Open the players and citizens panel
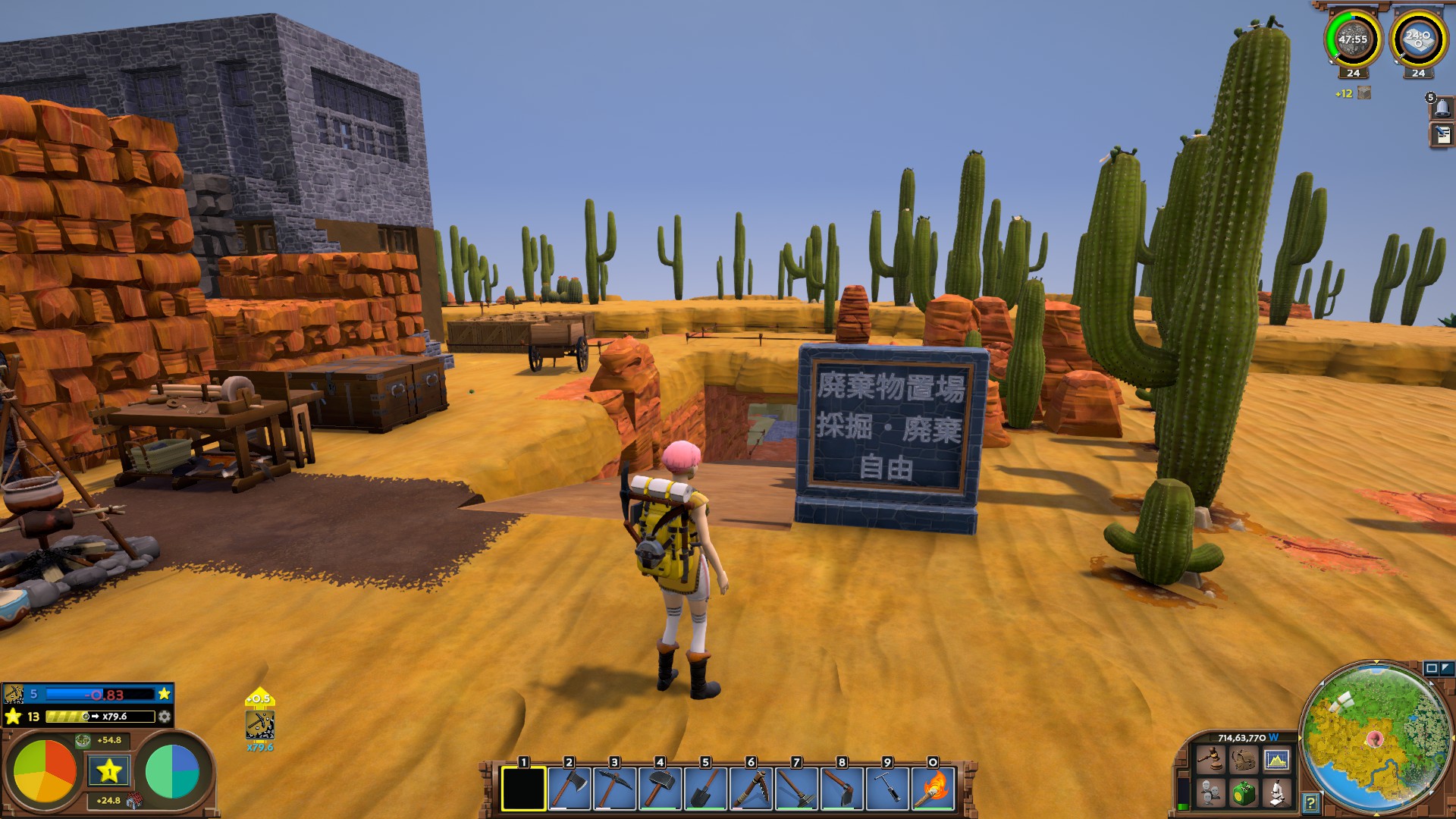This screenshot has width=1456, height=819. coord(1210,793)
